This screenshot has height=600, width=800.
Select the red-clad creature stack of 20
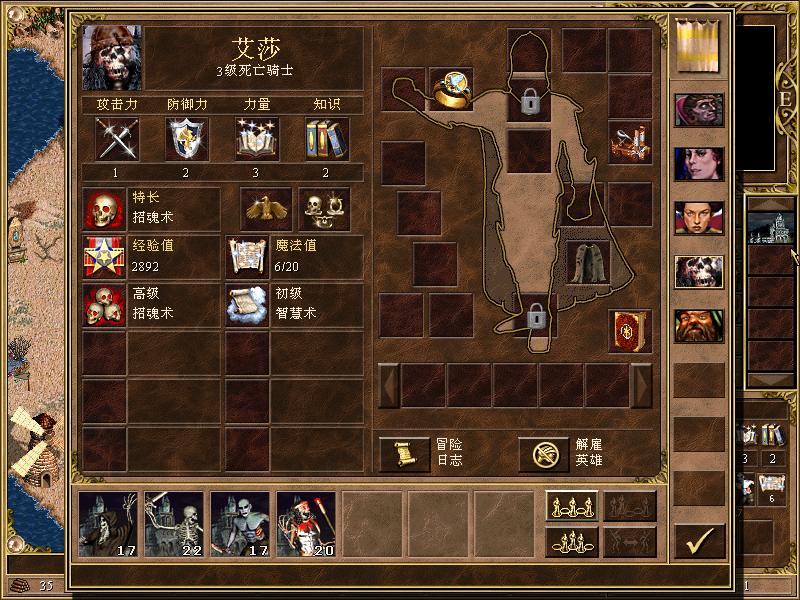click(x=306, y=523)
